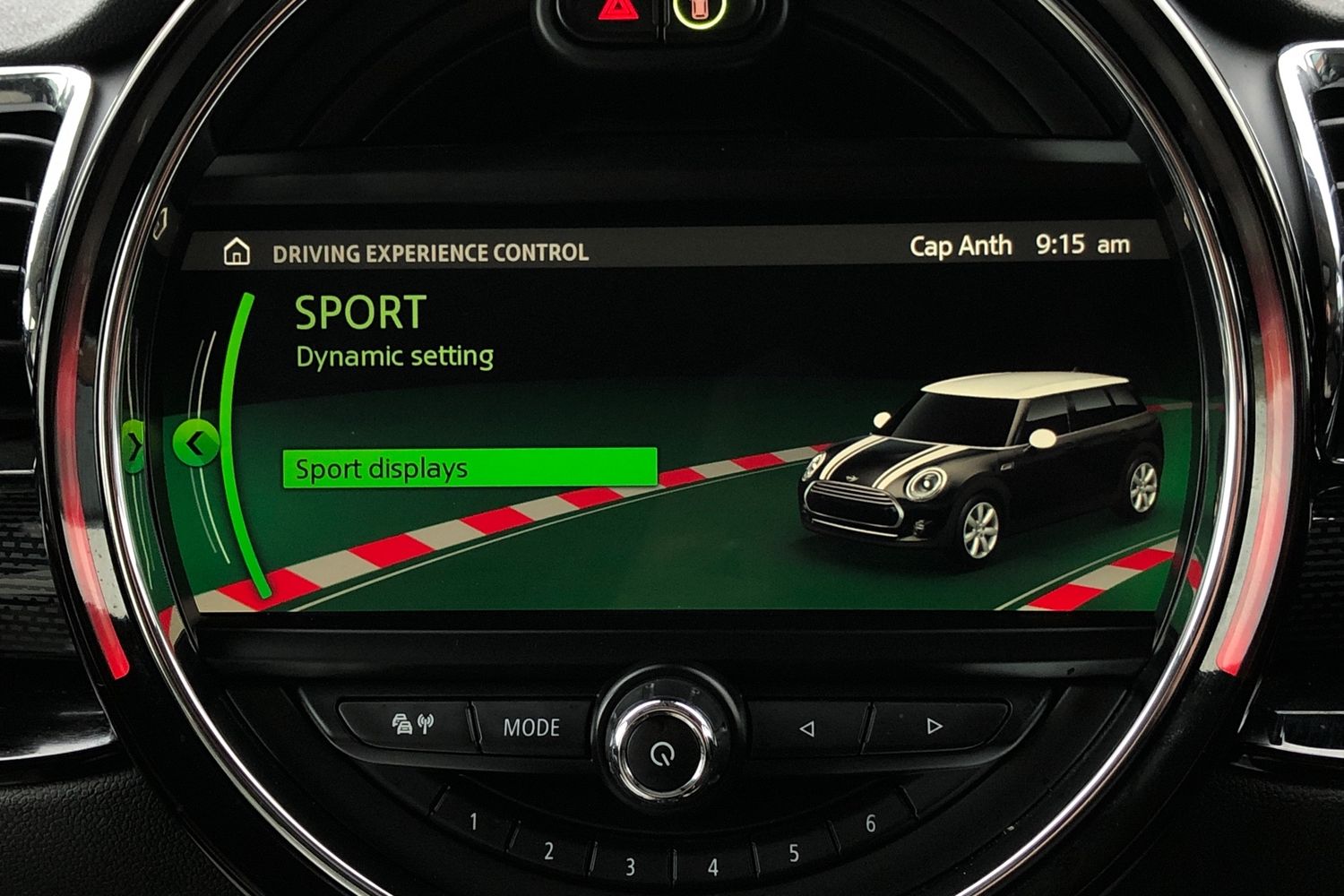Select the Cap Anth status item

coord(960,245)
